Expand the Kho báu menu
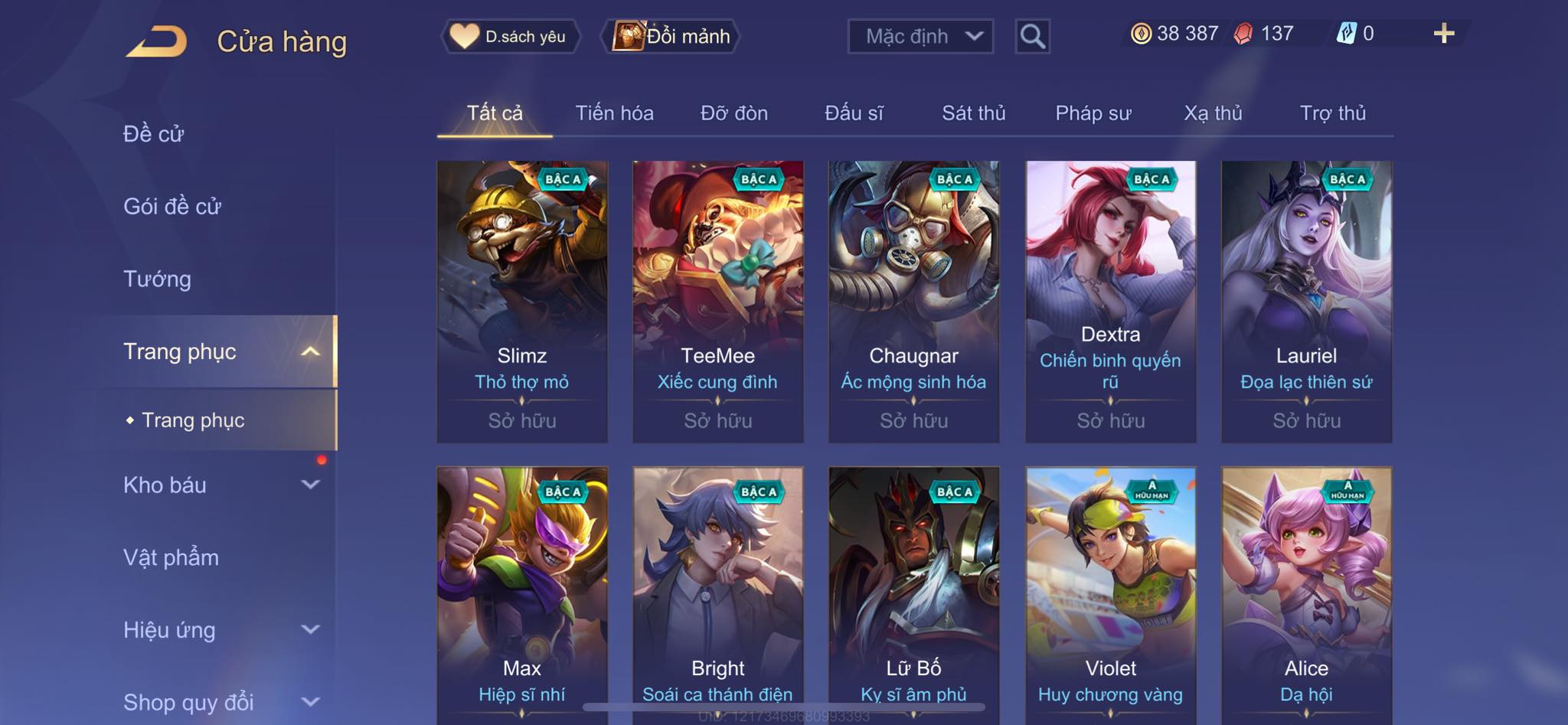This screenshot has width=1568, height=725. pyautogui.click(x=220, y=485)
